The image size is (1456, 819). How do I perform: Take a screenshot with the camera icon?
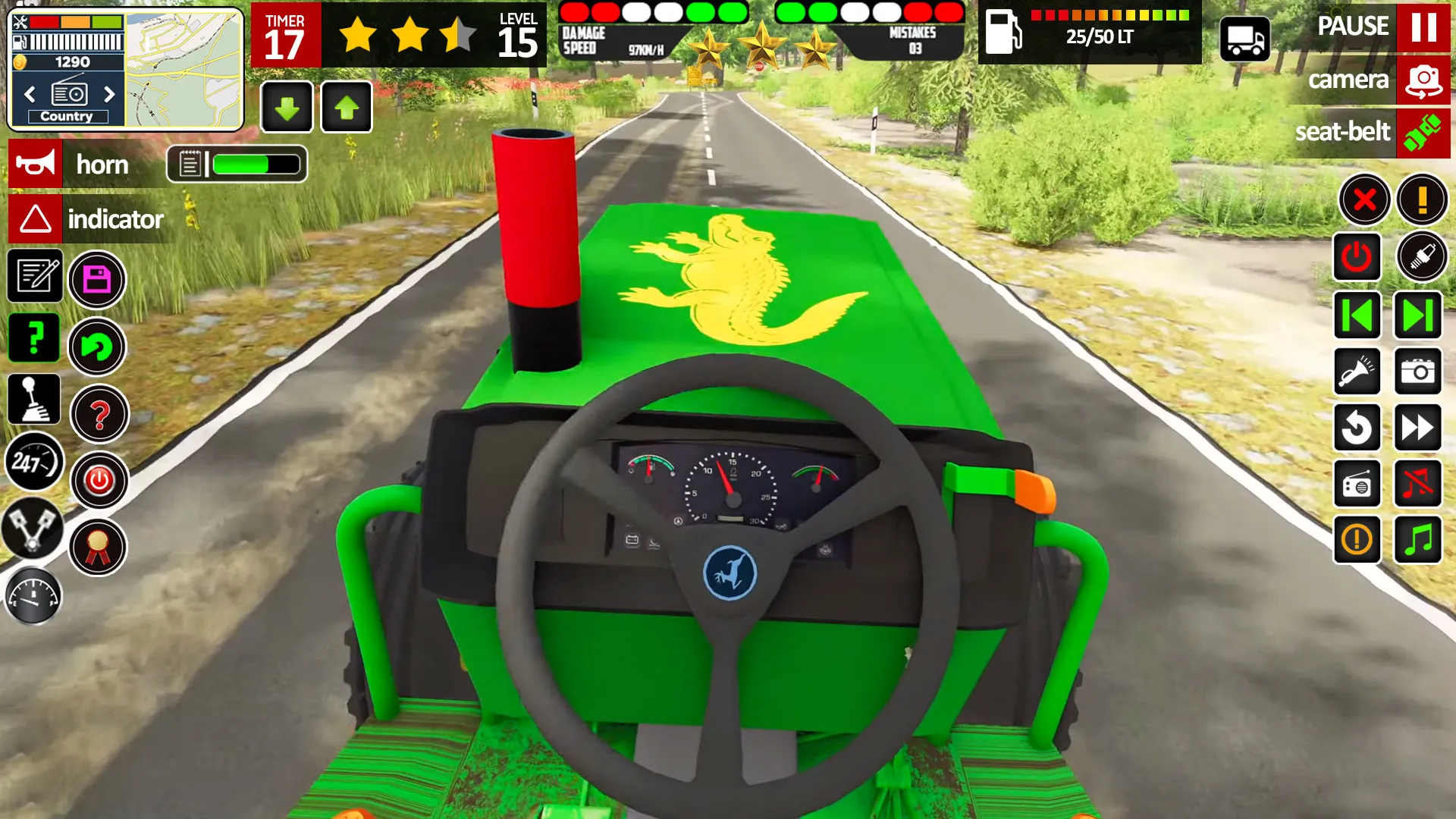pos(1417,372)
